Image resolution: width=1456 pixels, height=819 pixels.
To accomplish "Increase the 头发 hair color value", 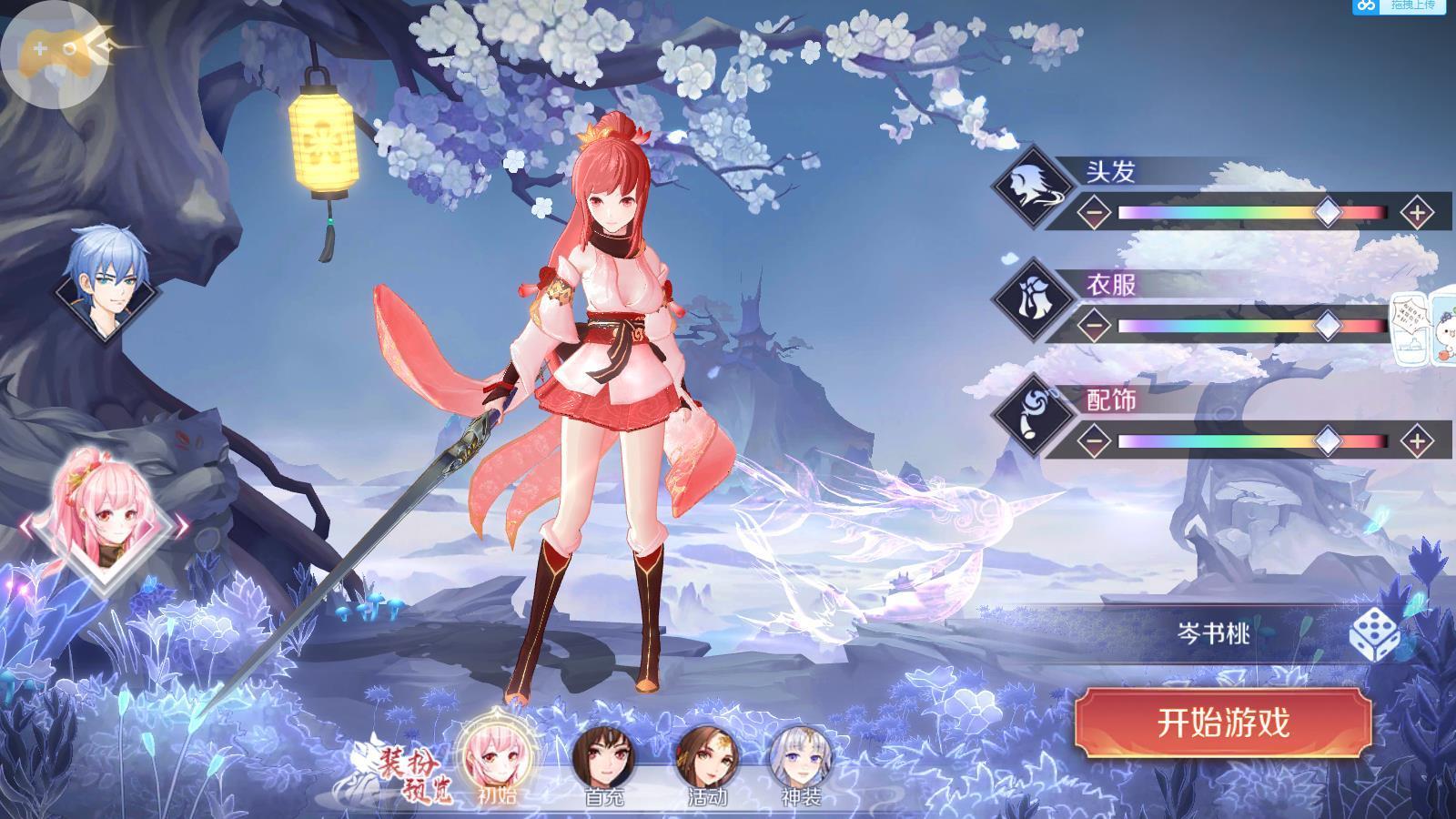I will click(x=1416, y=213).
